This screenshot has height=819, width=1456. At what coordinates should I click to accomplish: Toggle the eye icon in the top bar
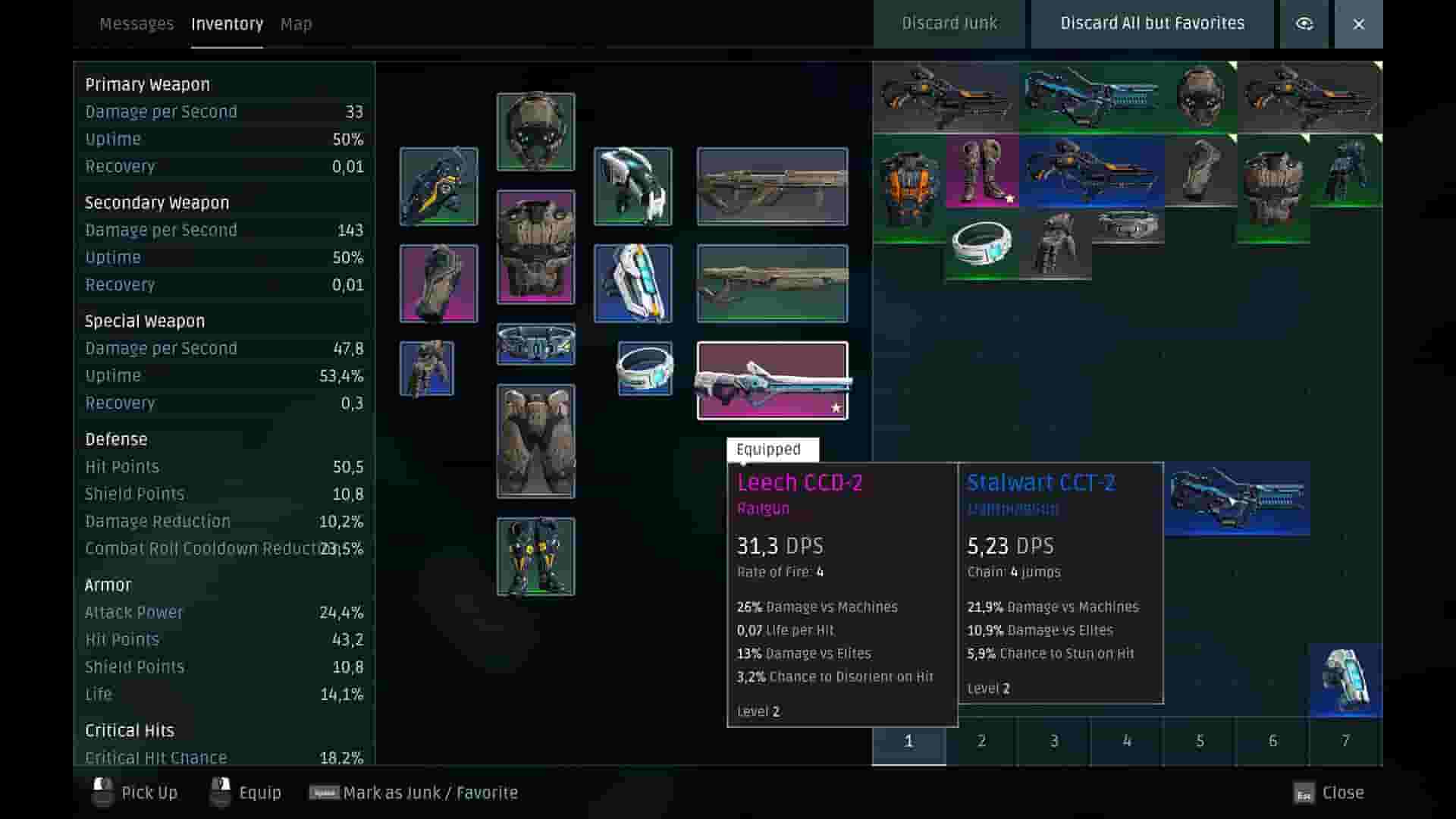(1304, 24)
